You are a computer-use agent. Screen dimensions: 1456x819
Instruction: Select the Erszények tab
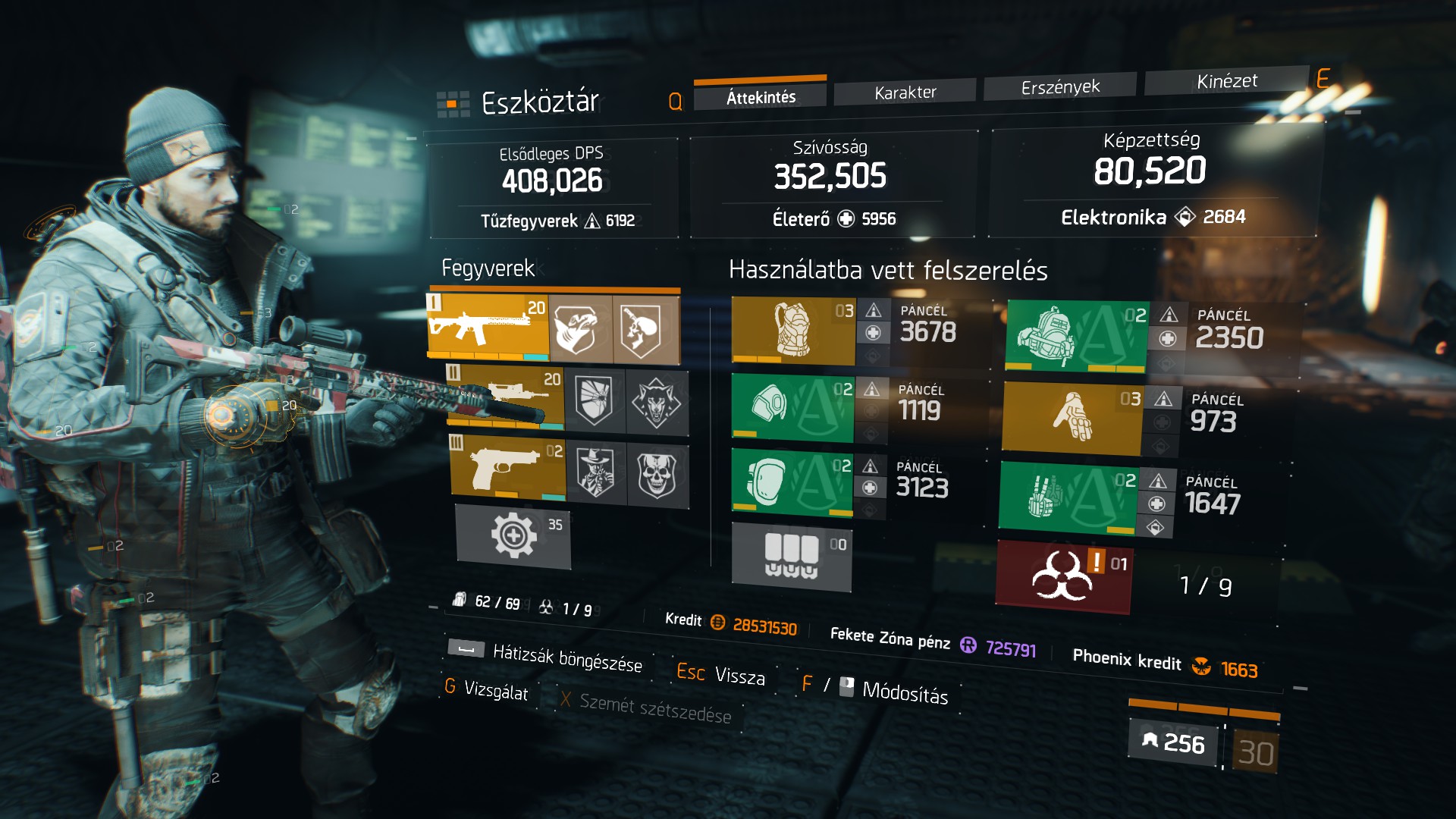1059,87
